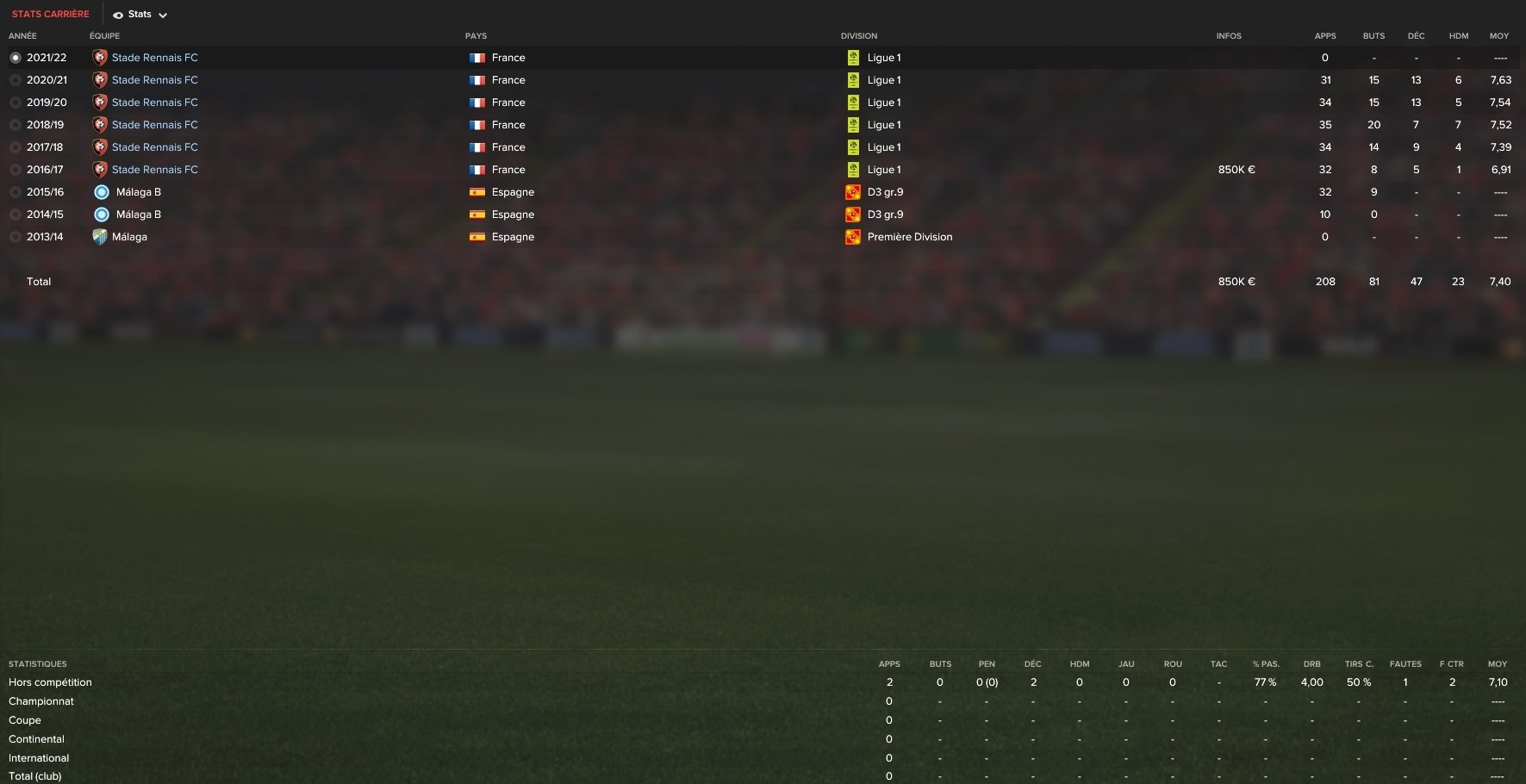
Task: Sort career stats by Moy column
Action: [1498, 36]
